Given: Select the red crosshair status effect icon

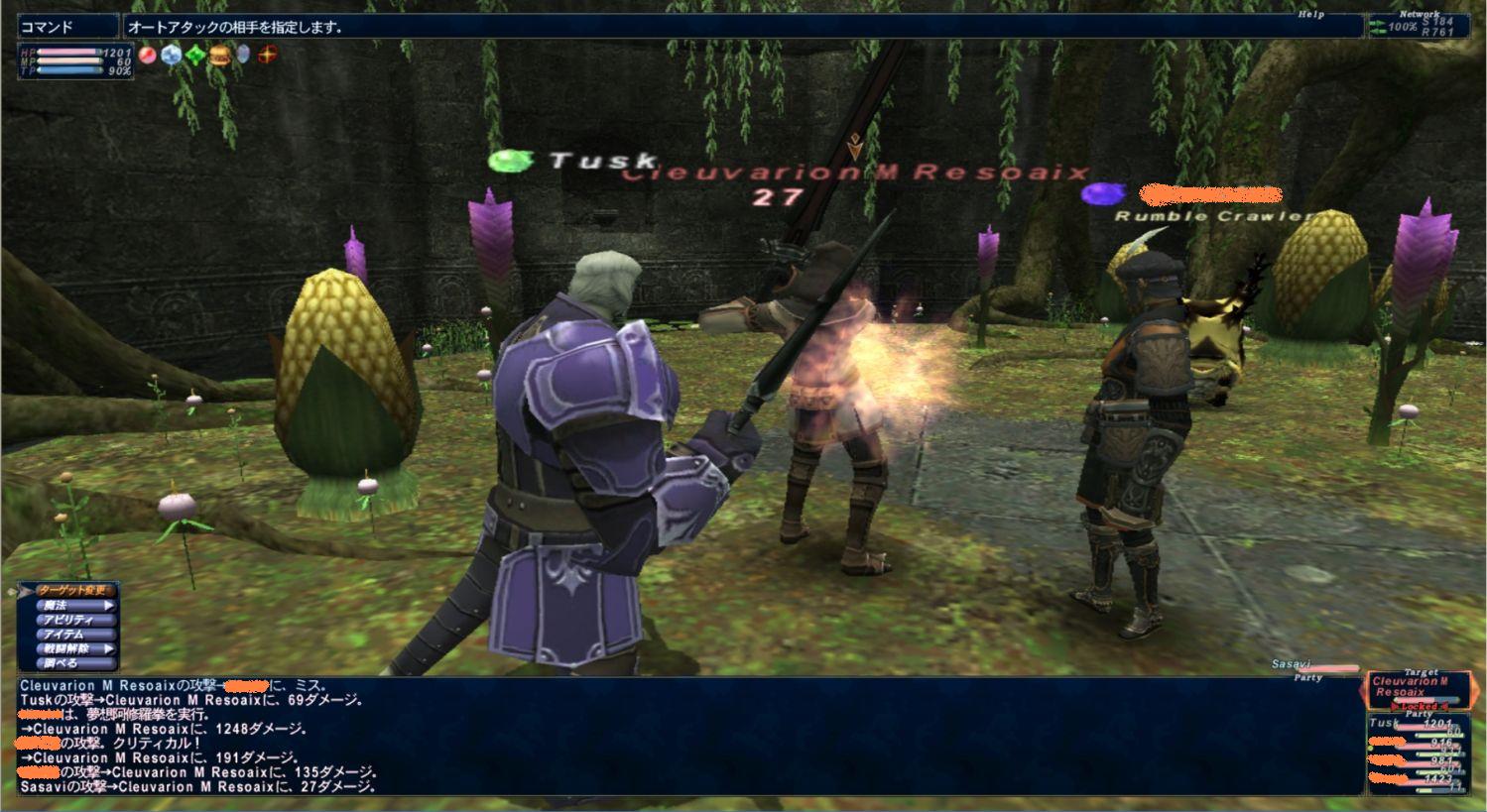Looking at the screenshot, I should tap(267, 56).
